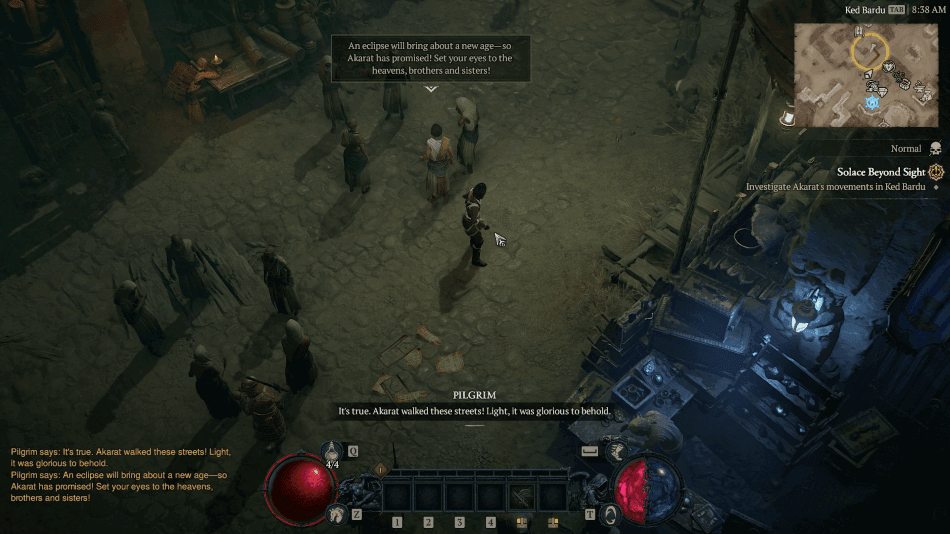Advance the Pilgrim dialogue subtitle box
Image resolution: width=950 pixels, height=534 pixels.
[x=474, y=411]
